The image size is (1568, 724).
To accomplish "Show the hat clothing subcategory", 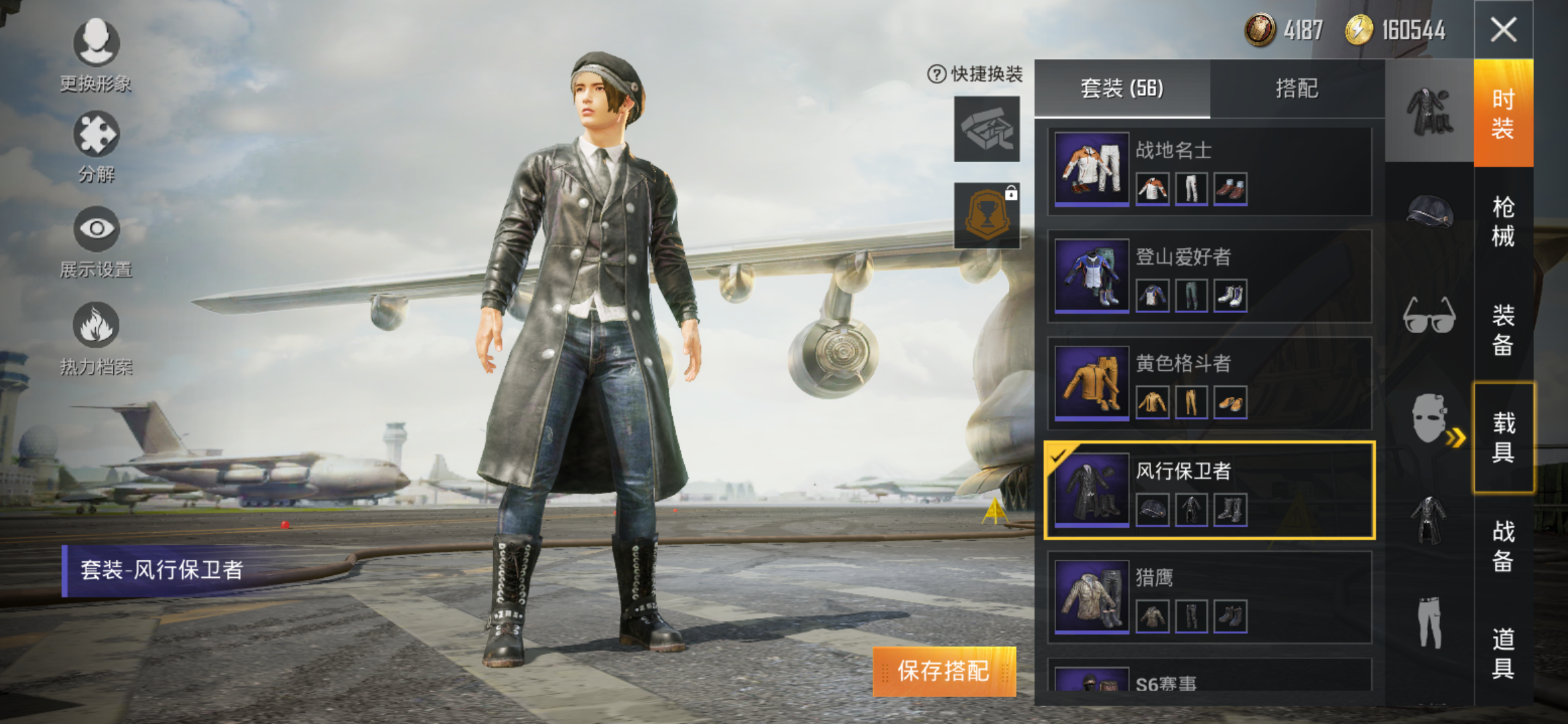I will tap(1429, 212).
